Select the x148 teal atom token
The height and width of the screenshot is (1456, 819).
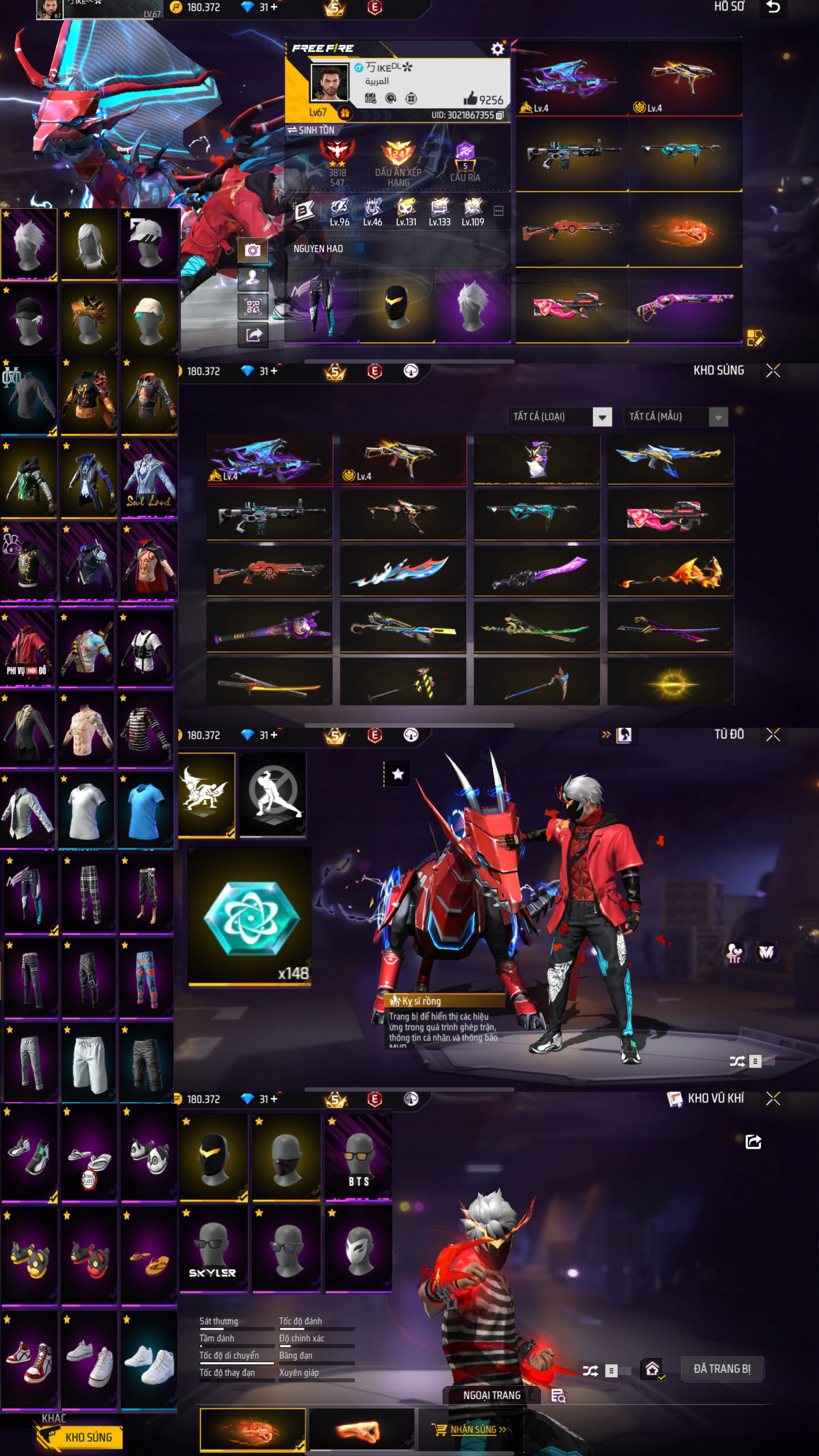click(x=249, y=917)
